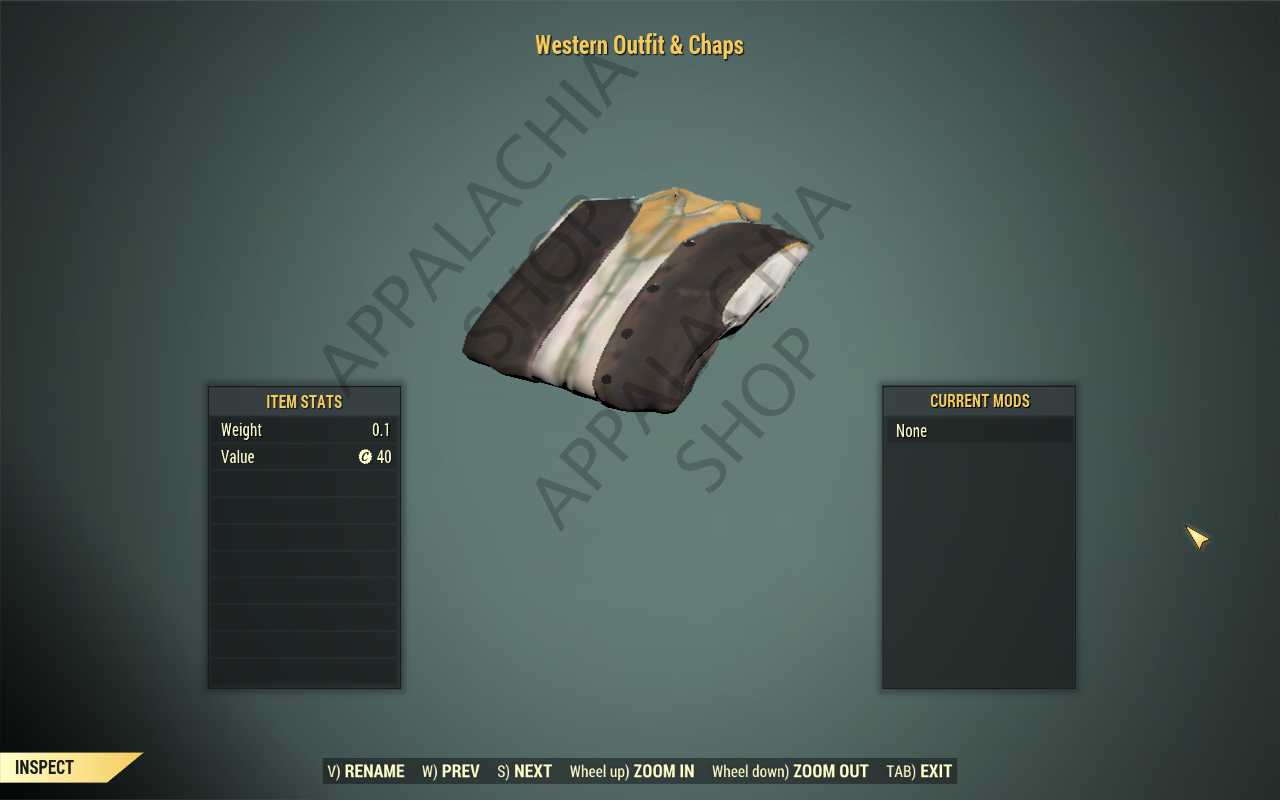Click the CURRENT MODS panel header
The image size is (1280, 800).
[979, 401]
